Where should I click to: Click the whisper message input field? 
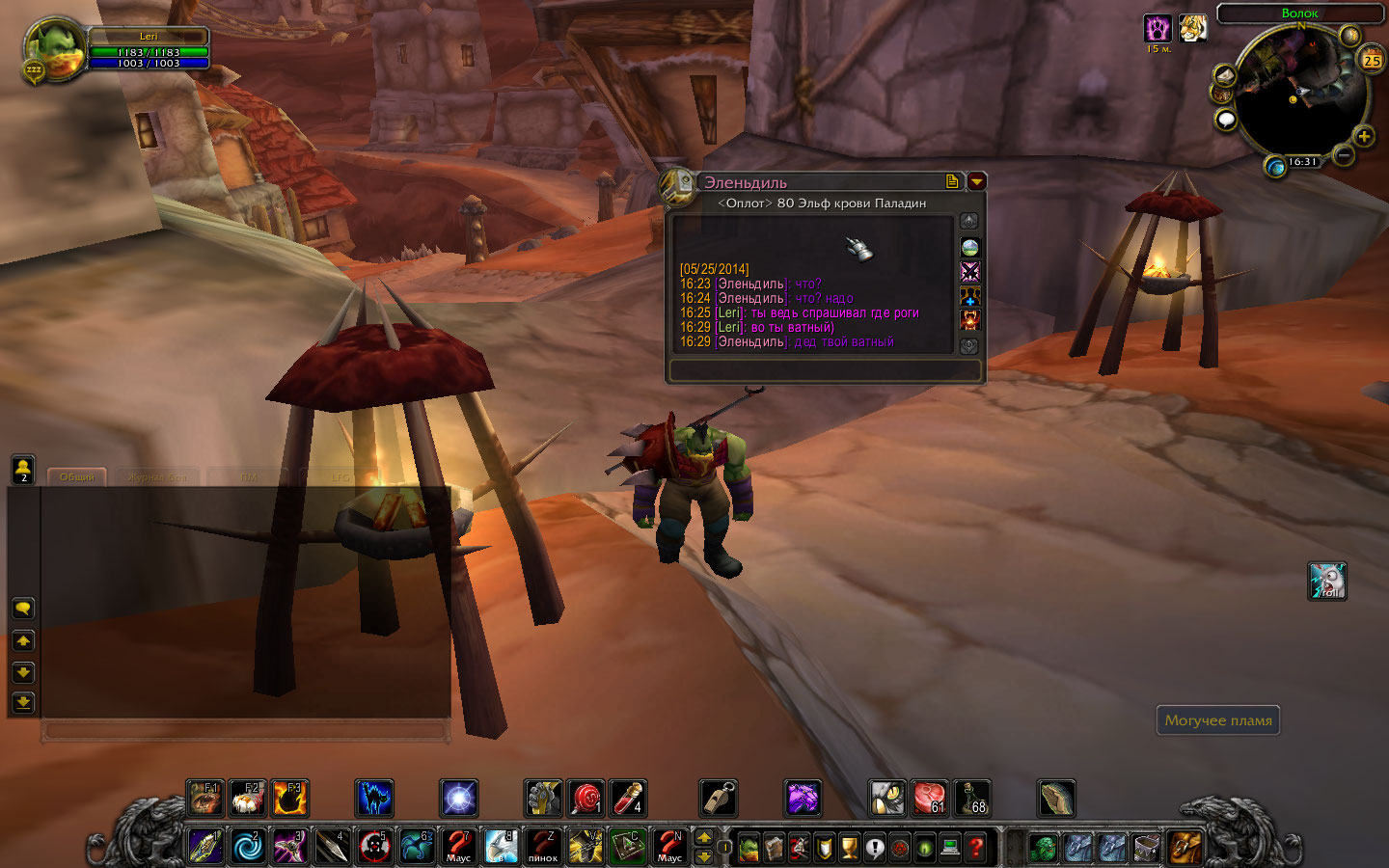click(x=825, y=370)
